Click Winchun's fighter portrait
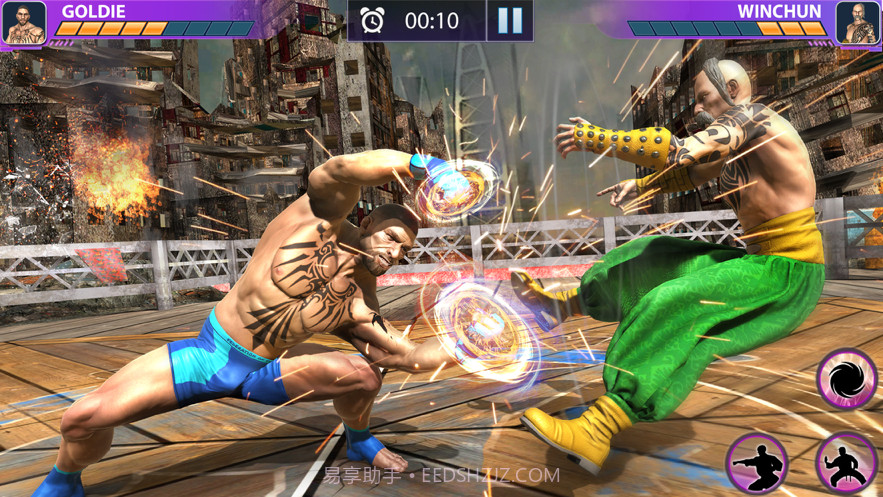 857,22
